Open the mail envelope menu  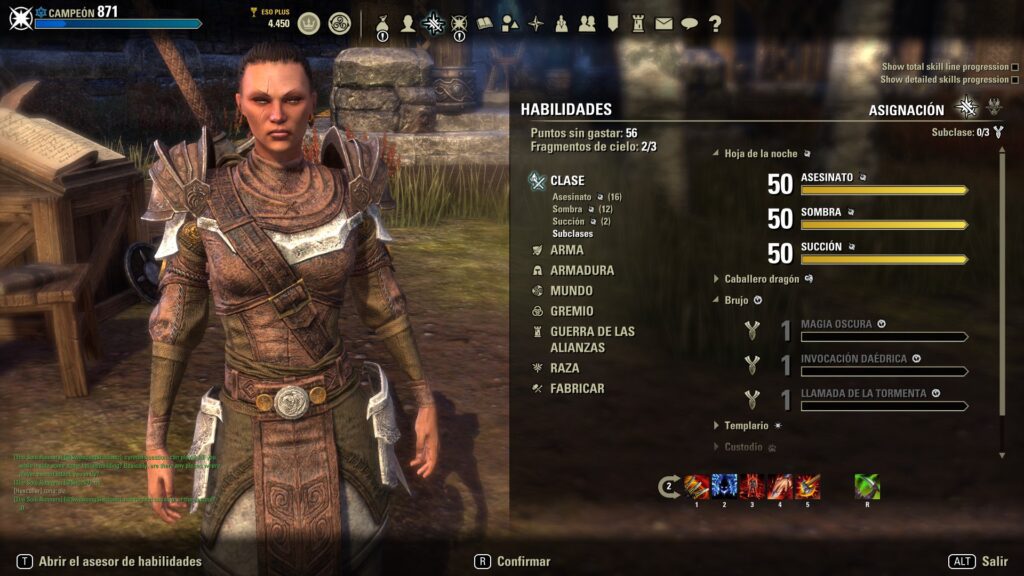pyautogui.click(x=663, y=24)
